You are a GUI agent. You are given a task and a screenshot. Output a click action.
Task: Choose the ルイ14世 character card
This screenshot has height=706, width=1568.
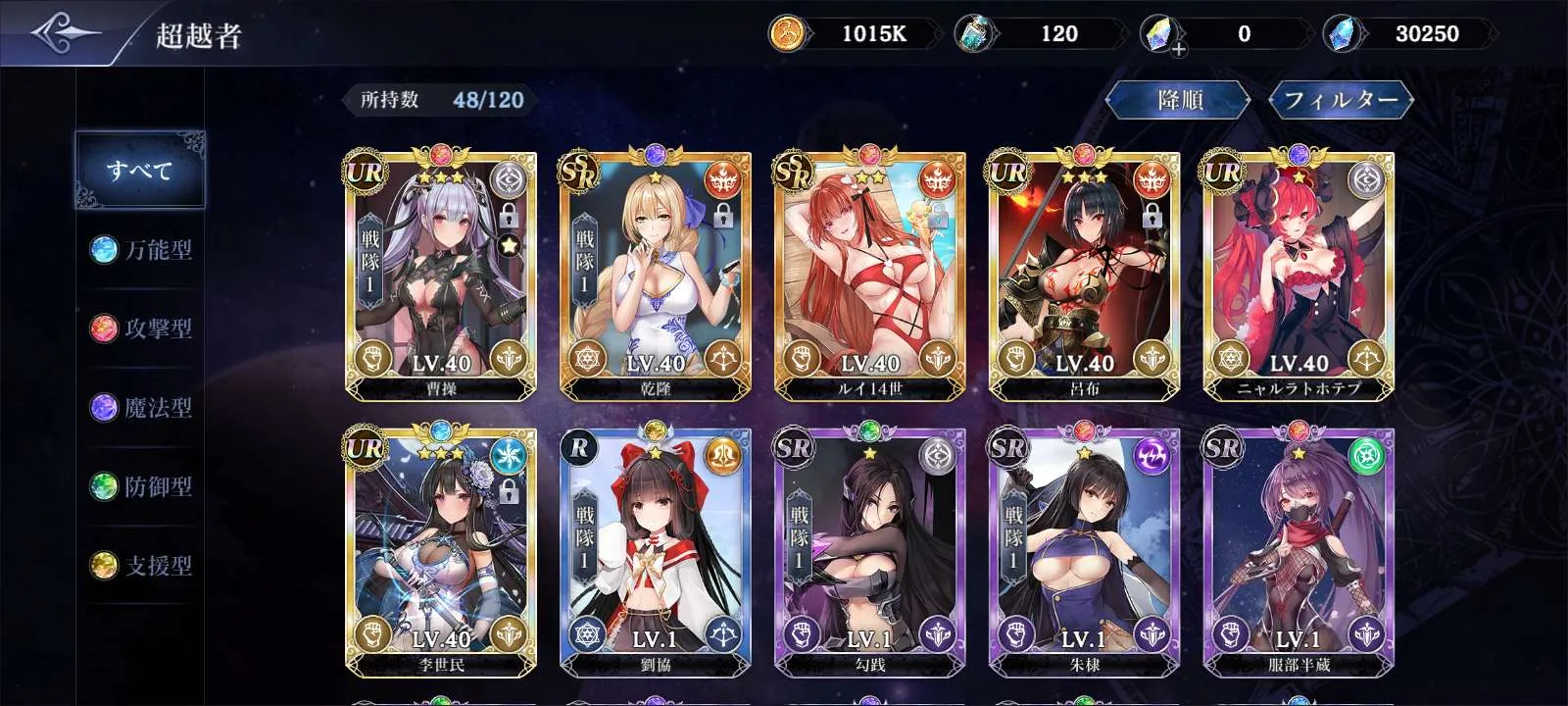pyautogui.click(x=869, y=275)
